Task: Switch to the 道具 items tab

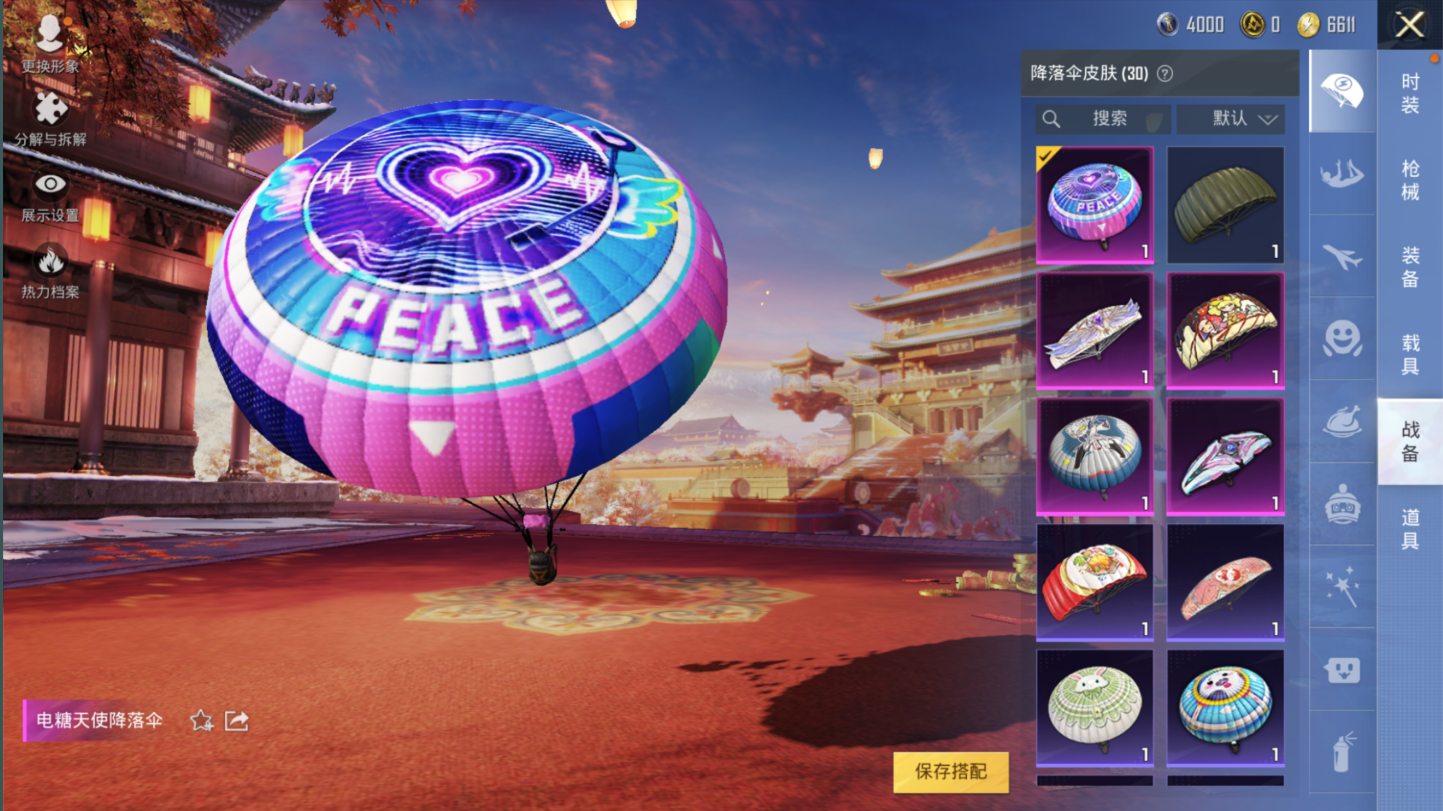Action: pos(1410,528)
